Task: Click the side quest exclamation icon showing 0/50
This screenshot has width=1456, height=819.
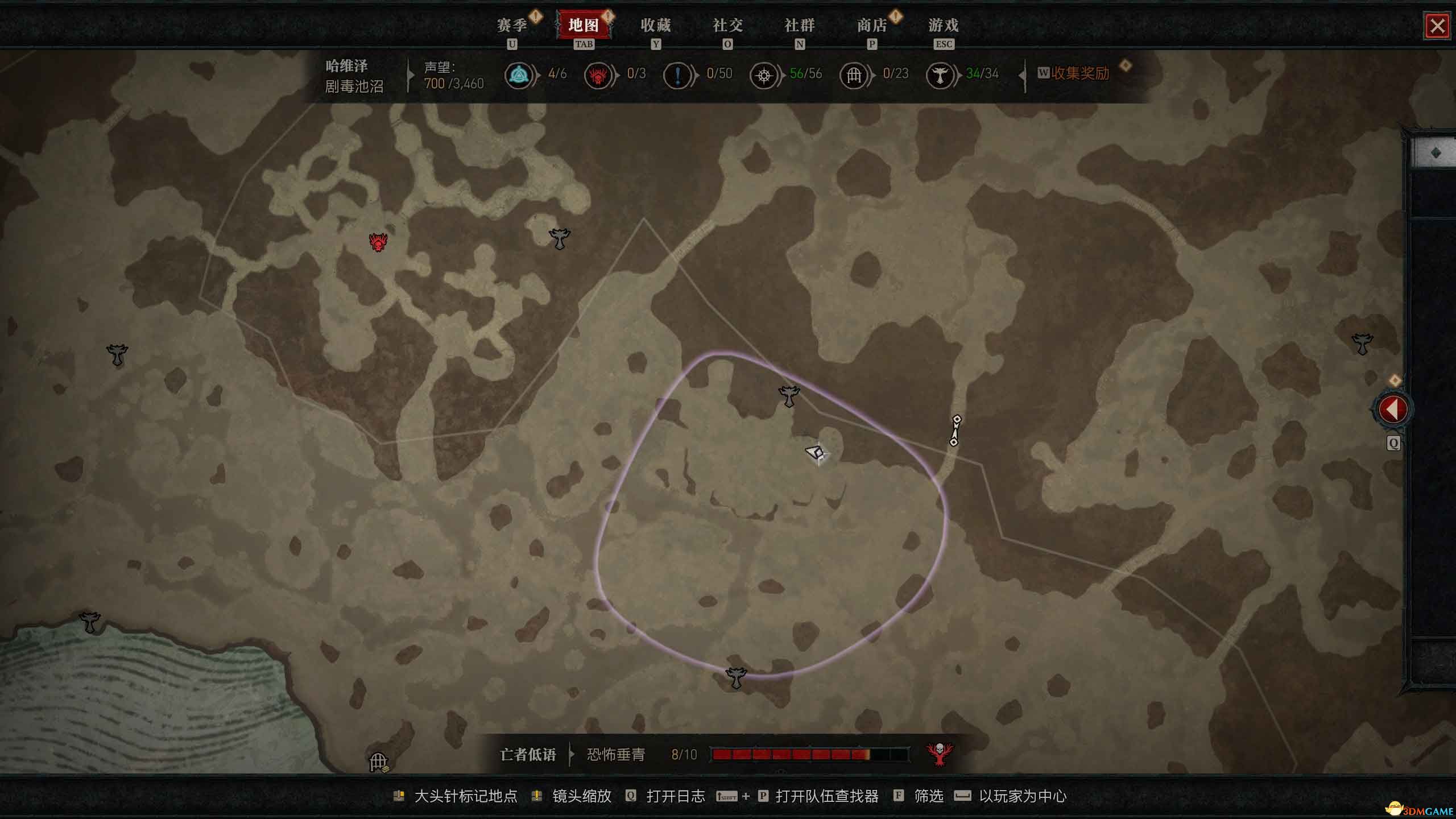Action: (678, 75)
